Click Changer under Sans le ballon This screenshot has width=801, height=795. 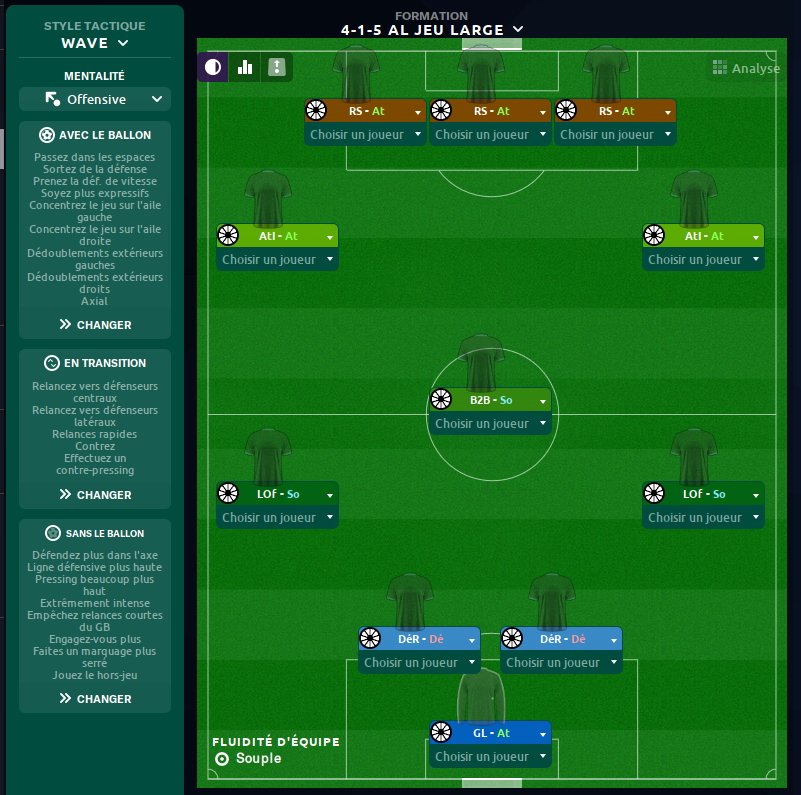tap(95, 699)
